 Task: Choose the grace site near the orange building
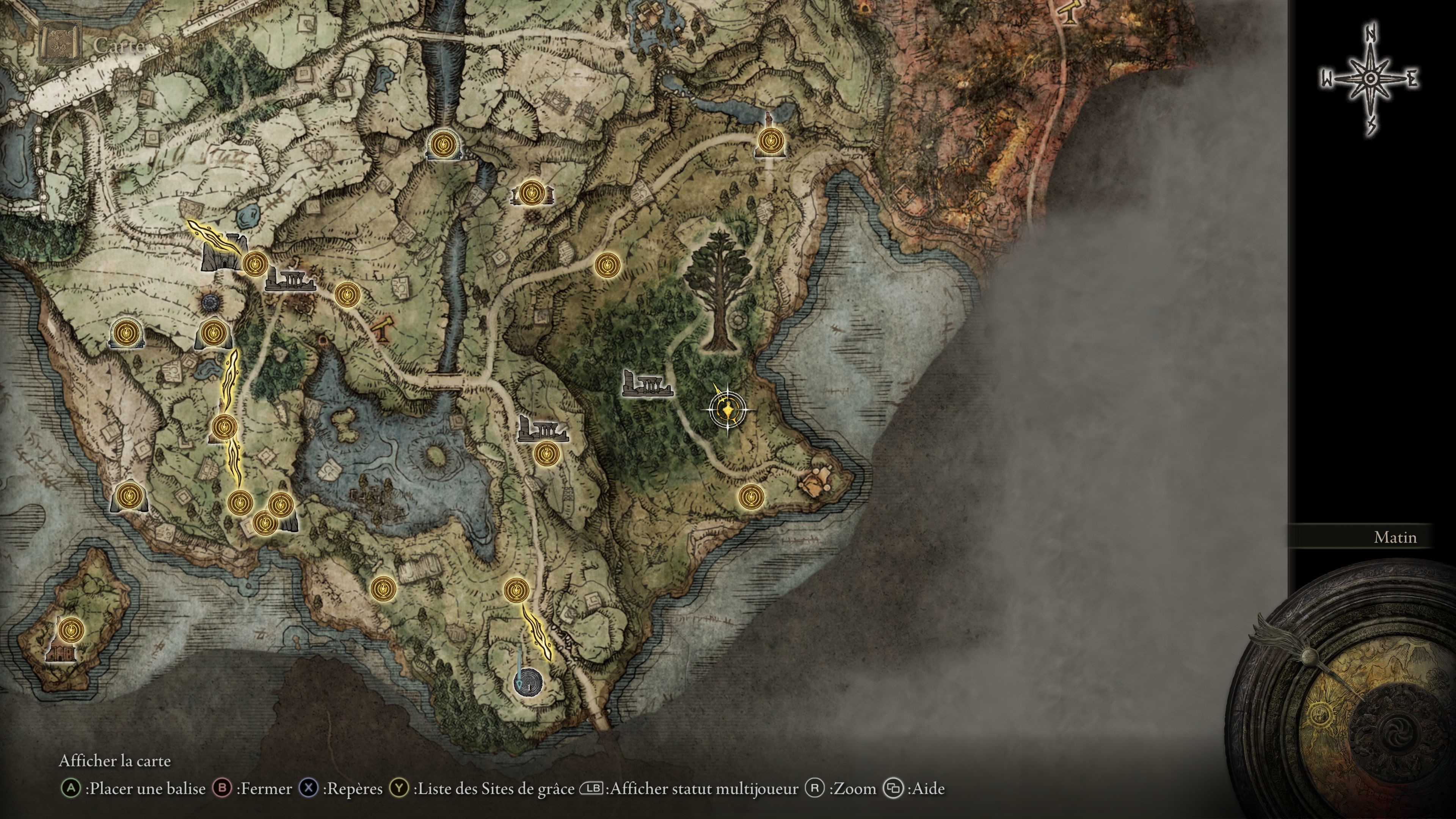[751, 497]
